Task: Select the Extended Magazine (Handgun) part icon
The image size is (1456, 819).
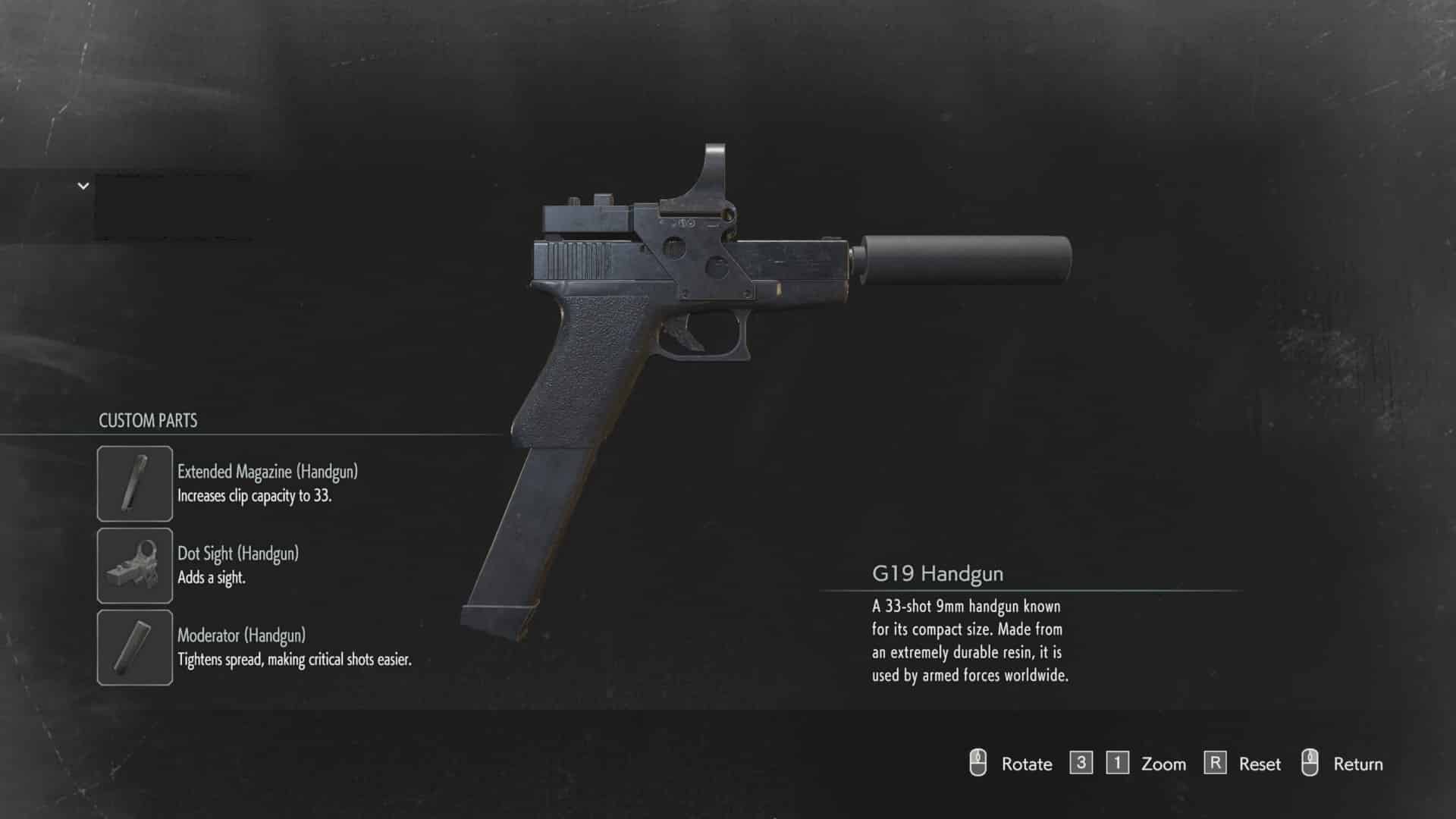Action: click(x=134, y=483)
